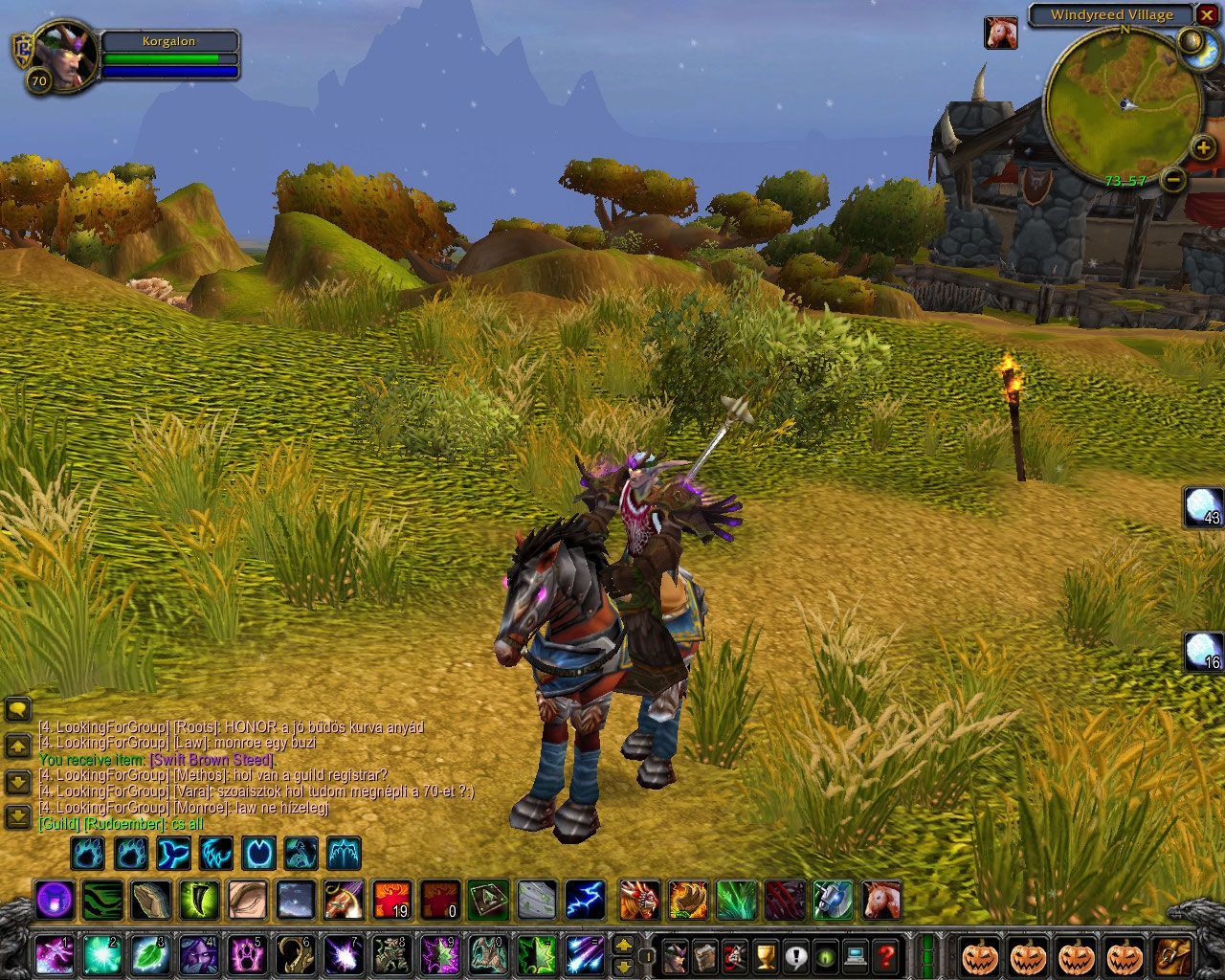
Task: Open the spellbook micro button
Action: 705,955
